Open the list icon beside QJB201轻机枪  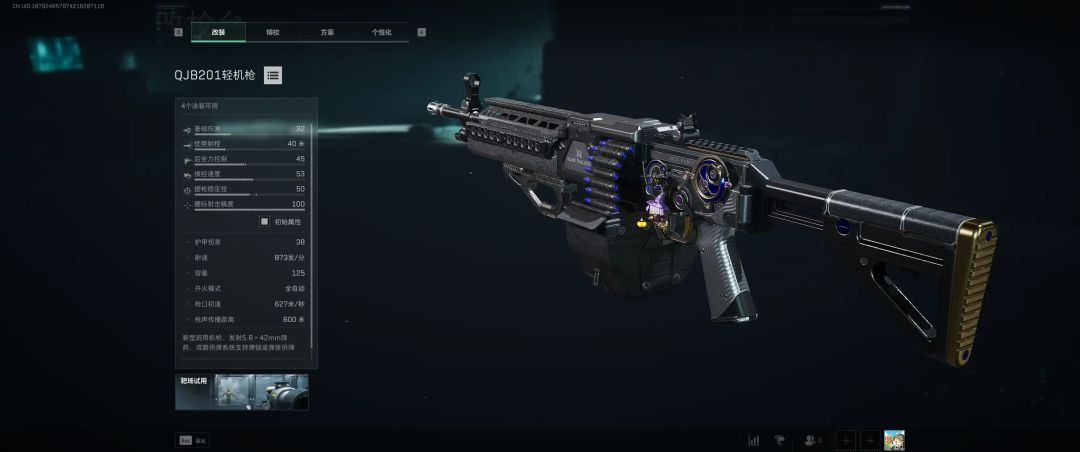(273, 75)
